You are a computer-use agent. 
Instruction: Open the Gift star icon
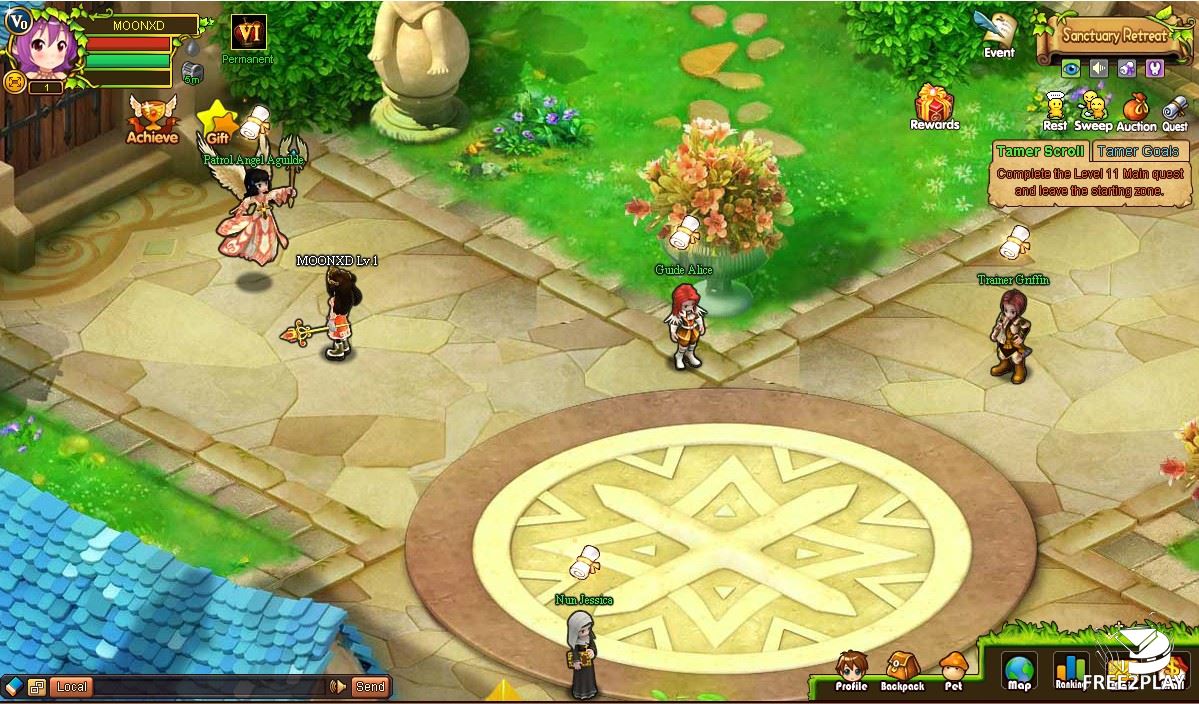coord(217,123)
